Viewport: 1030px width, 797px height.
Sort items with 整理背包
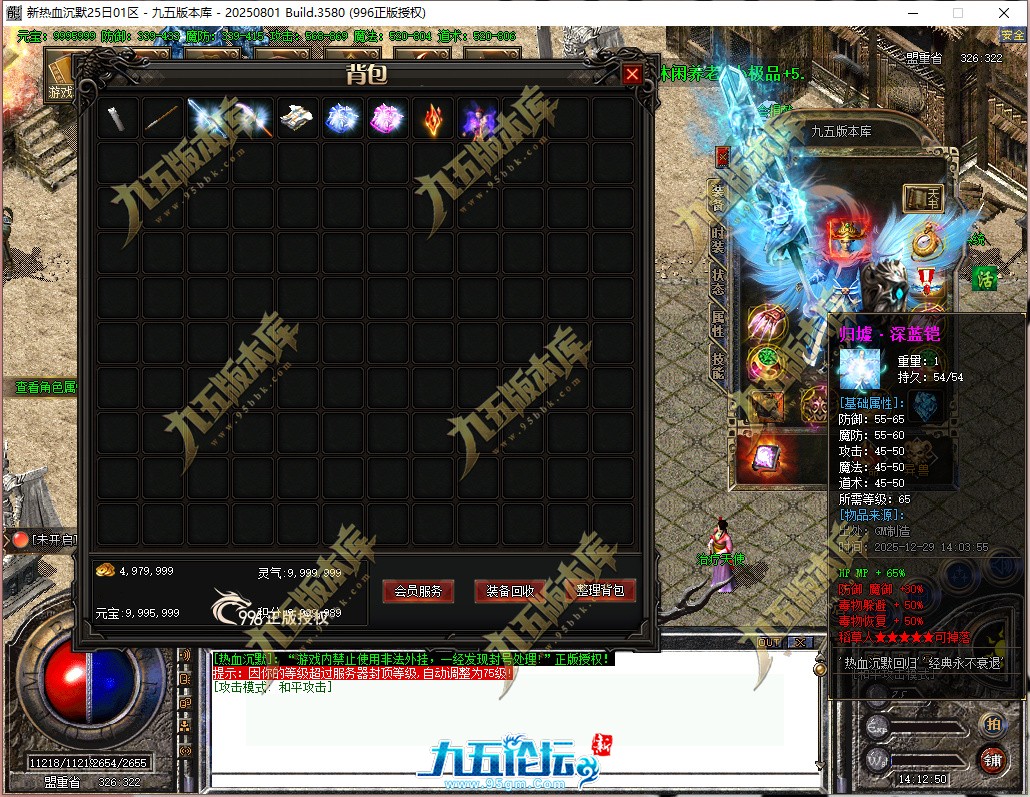pos(601,591)
